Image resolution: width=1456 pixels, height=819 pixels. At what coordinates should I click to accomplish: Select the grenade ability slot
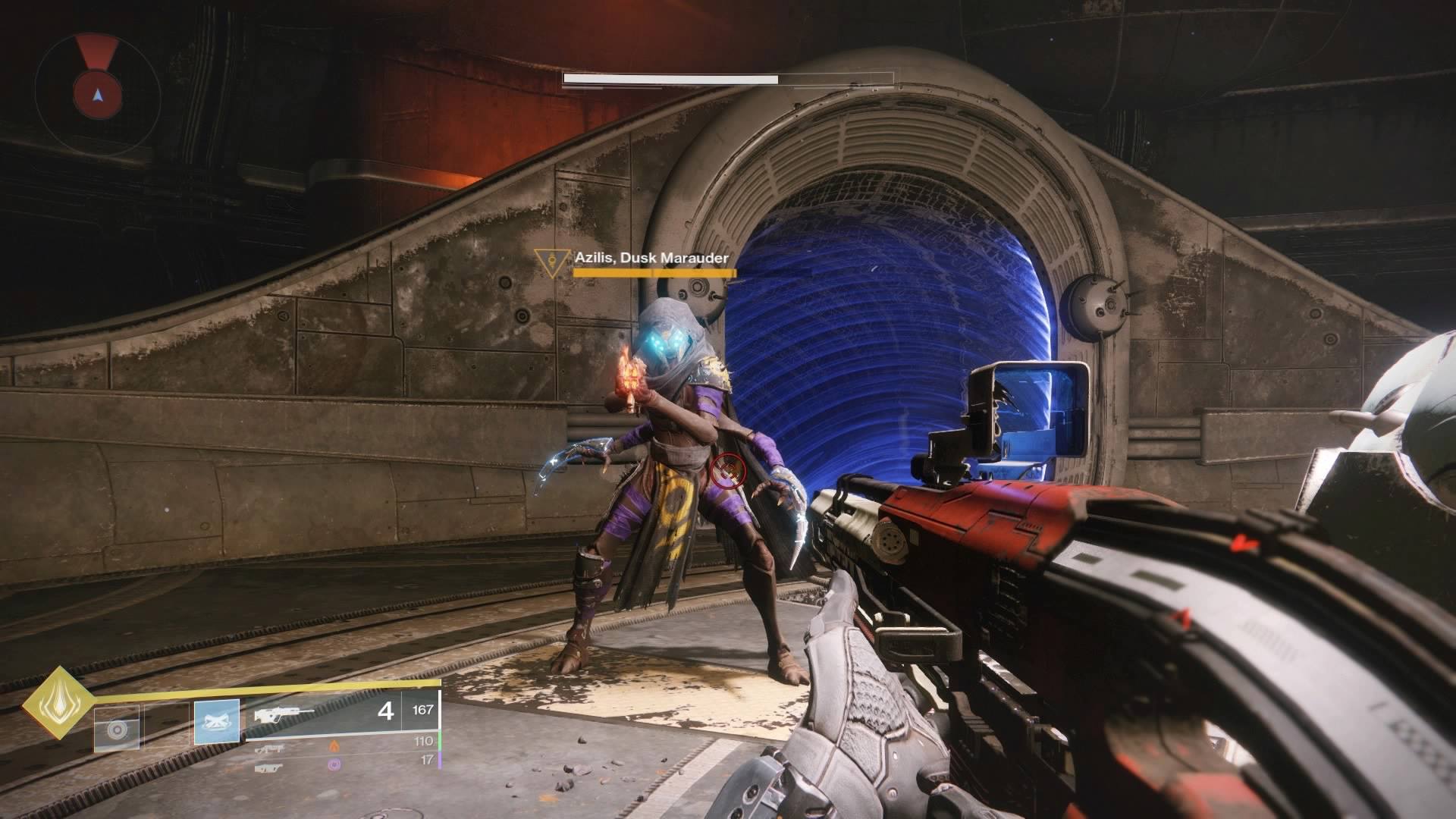117,729
